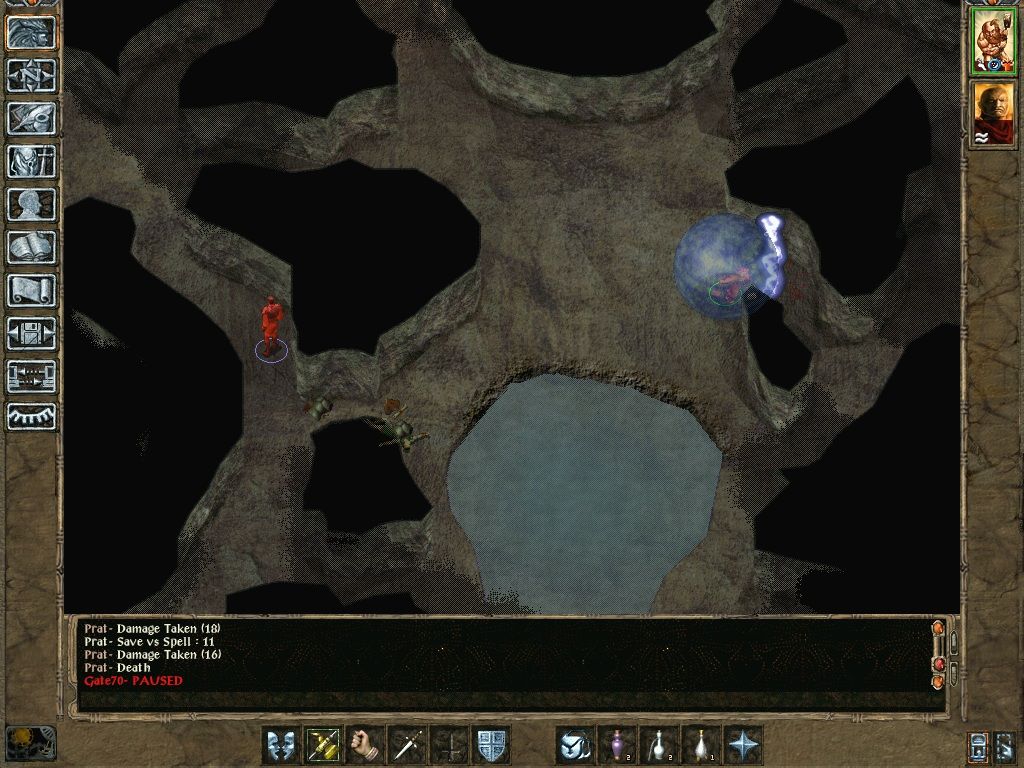This screenshot has height=768, width=1024.
Task: Open the inventory screen with armored figure icon
Action: click(32, 161)
